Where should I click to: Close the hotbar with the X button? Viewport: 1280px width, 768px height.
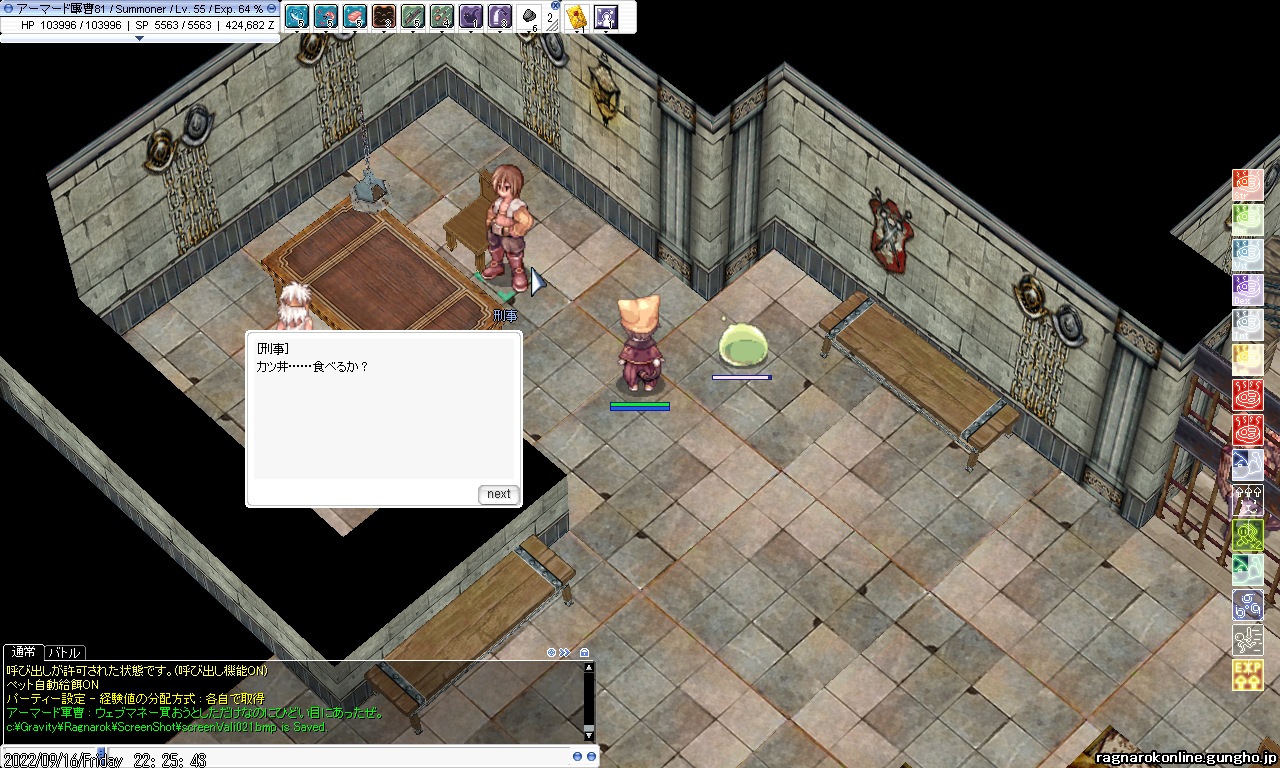tap(556, 5)
